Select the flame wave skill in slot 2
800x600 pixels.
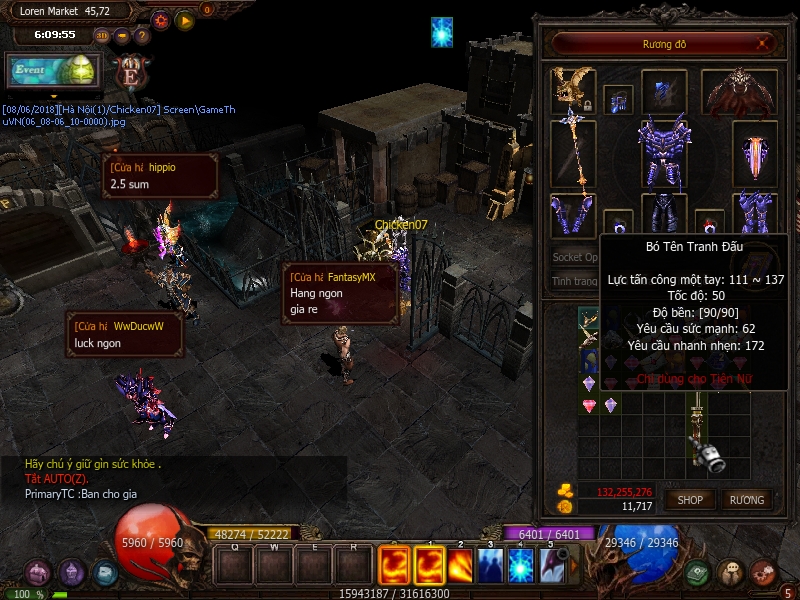click(x=460, y=565)
